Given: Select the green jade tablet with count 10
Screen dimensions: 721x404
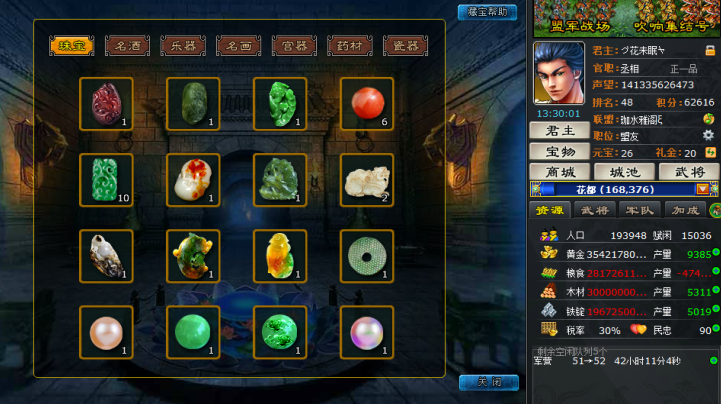Looking at the screenshot, I should pos(106,180).
